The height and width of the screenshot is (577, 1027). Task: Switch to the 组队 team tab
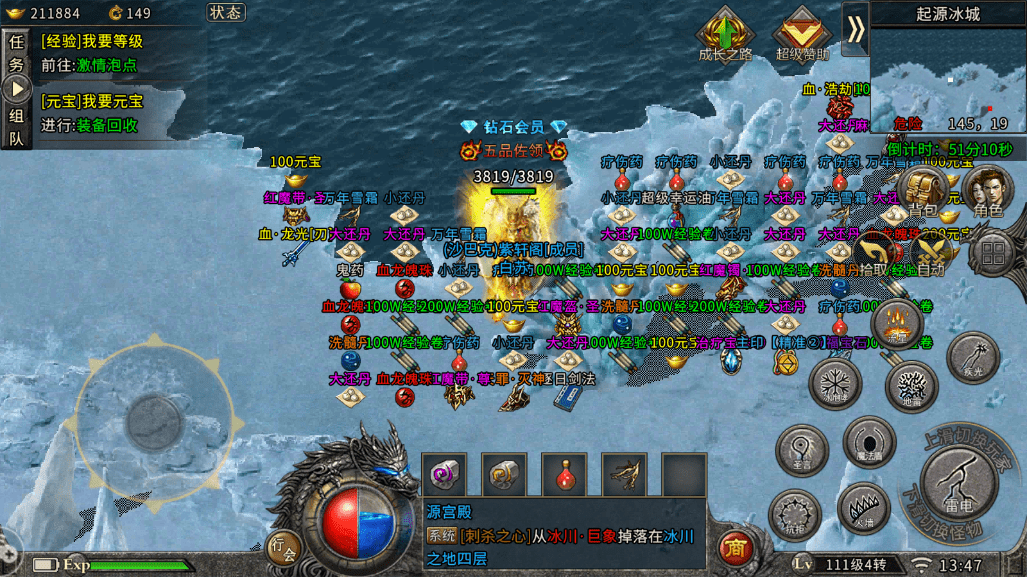pos(16,126)
